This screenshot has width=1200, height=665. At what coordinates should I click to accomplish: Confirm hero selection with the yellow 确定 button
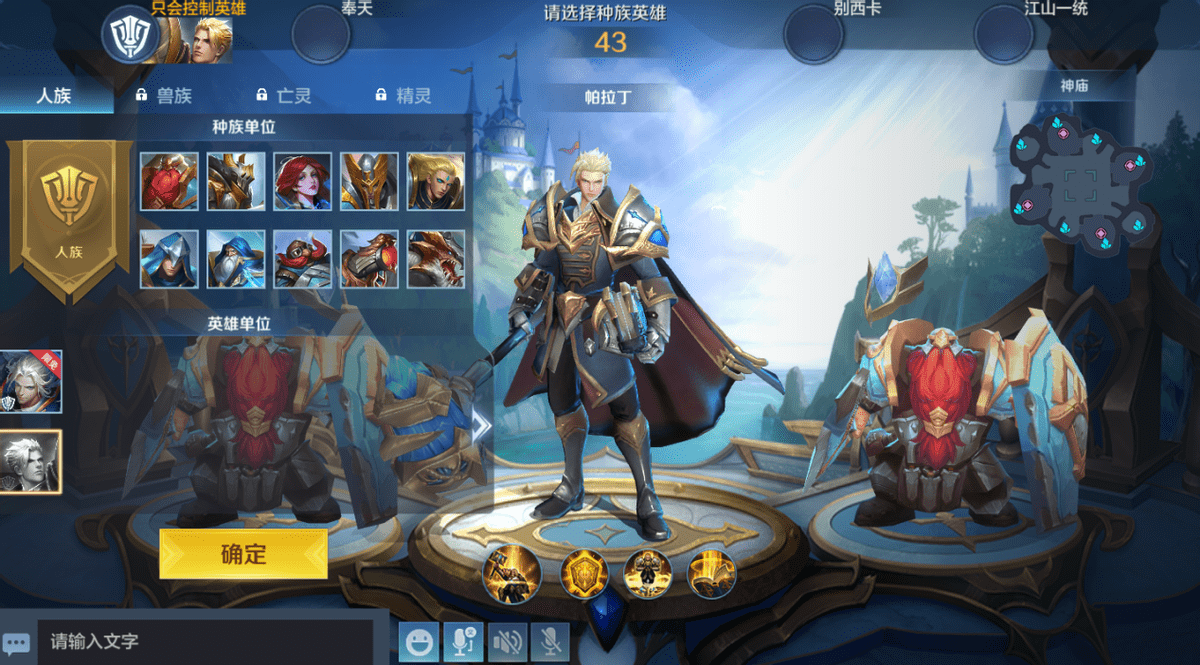243,553
